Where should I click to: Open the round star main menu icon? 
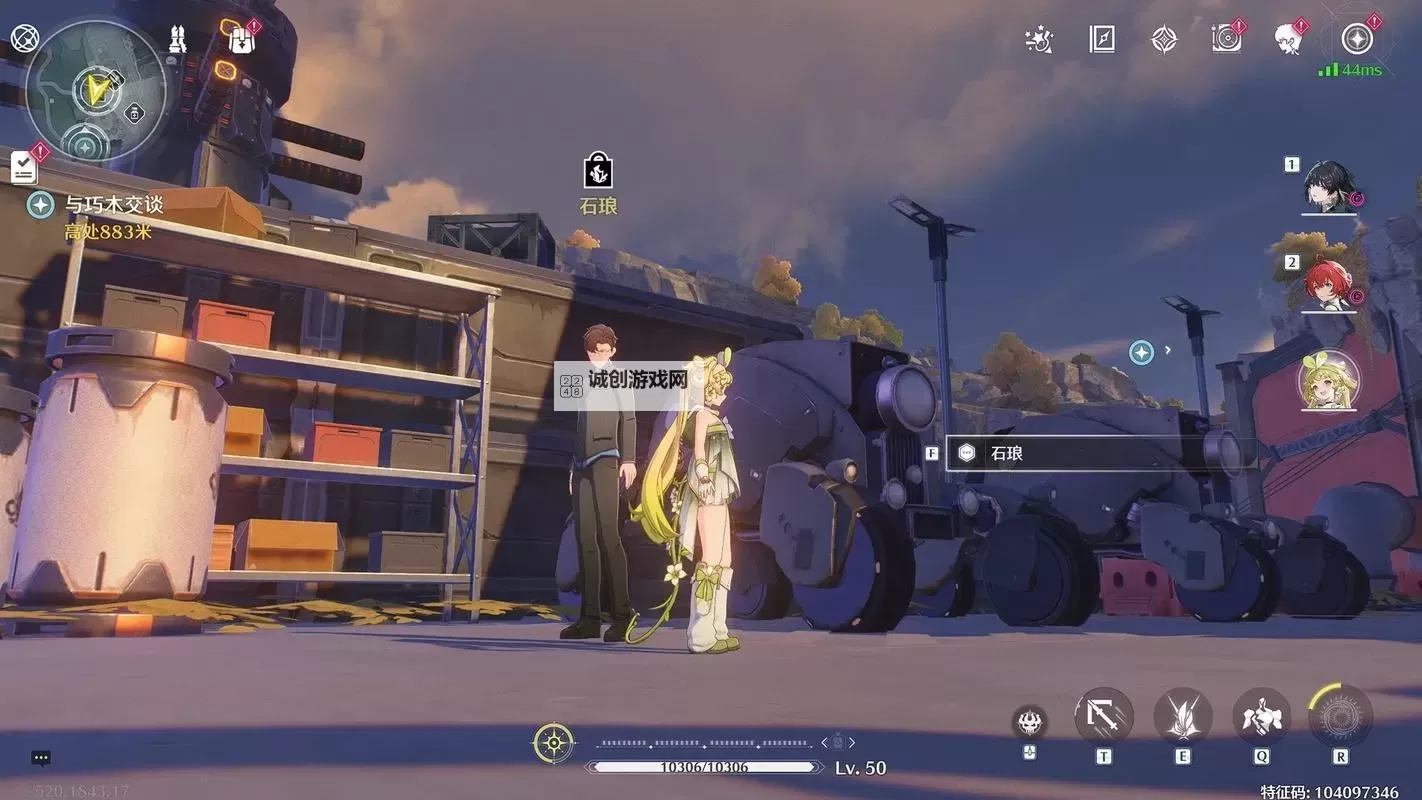1356,40
